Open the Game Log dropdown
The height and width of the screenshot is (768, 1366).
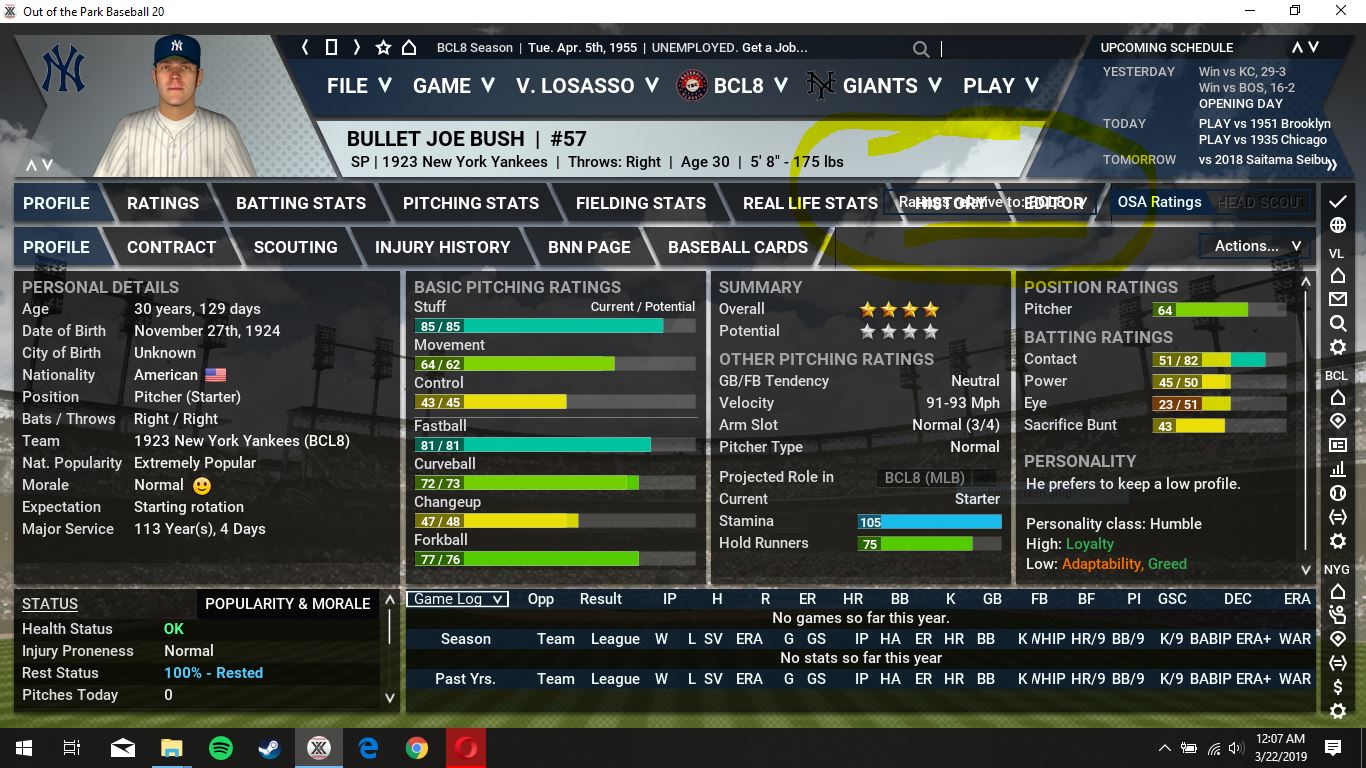457,599
